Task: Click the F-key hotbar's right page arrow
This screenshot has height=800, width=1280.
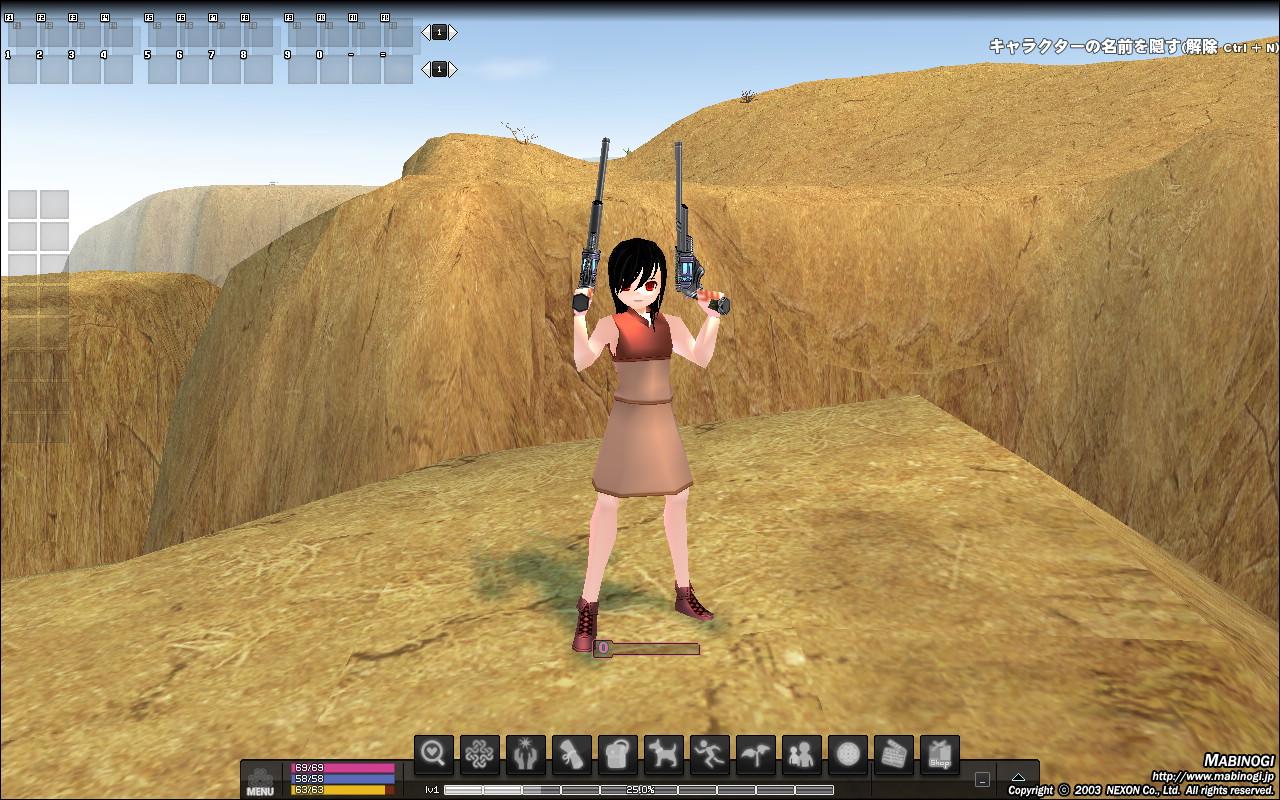Action: point(453,32)
